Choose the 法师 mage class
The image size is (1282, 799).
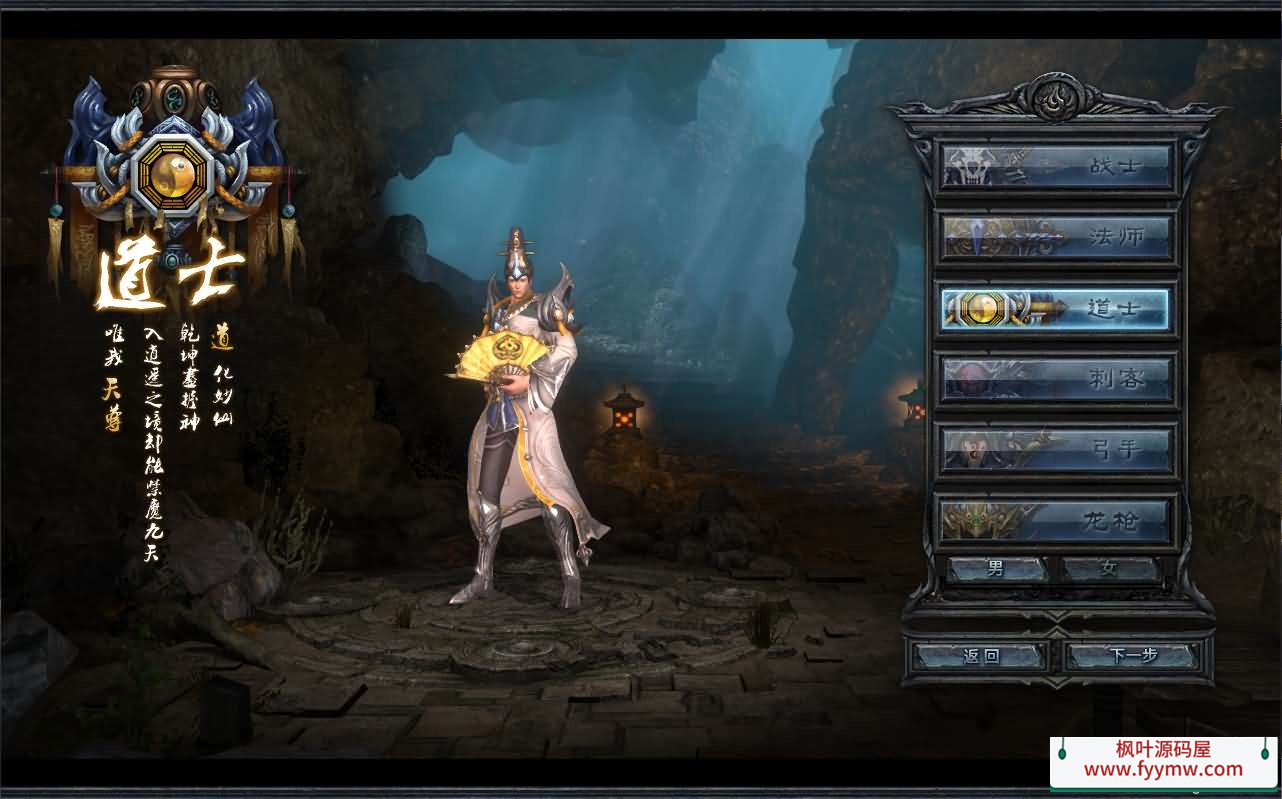click(x=1056, y=237)
